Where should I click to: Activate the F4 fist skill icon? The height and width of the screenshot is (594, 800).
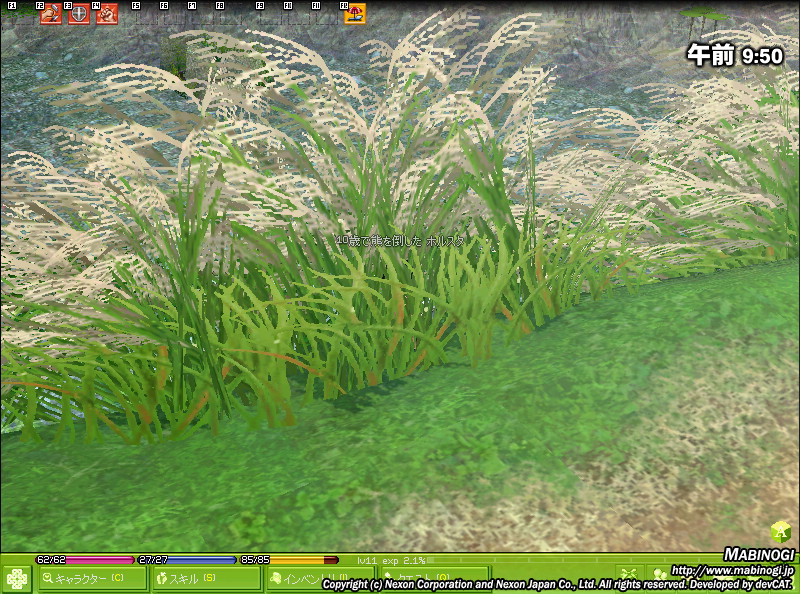[106, 14]
